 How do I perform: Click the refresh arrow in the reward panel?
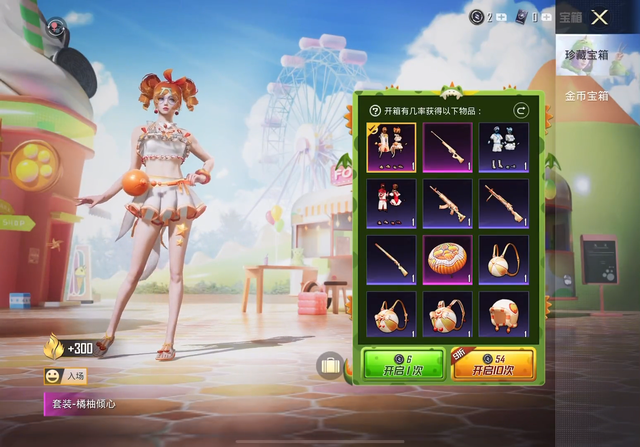pyautogui.click(x=520, y=111)
